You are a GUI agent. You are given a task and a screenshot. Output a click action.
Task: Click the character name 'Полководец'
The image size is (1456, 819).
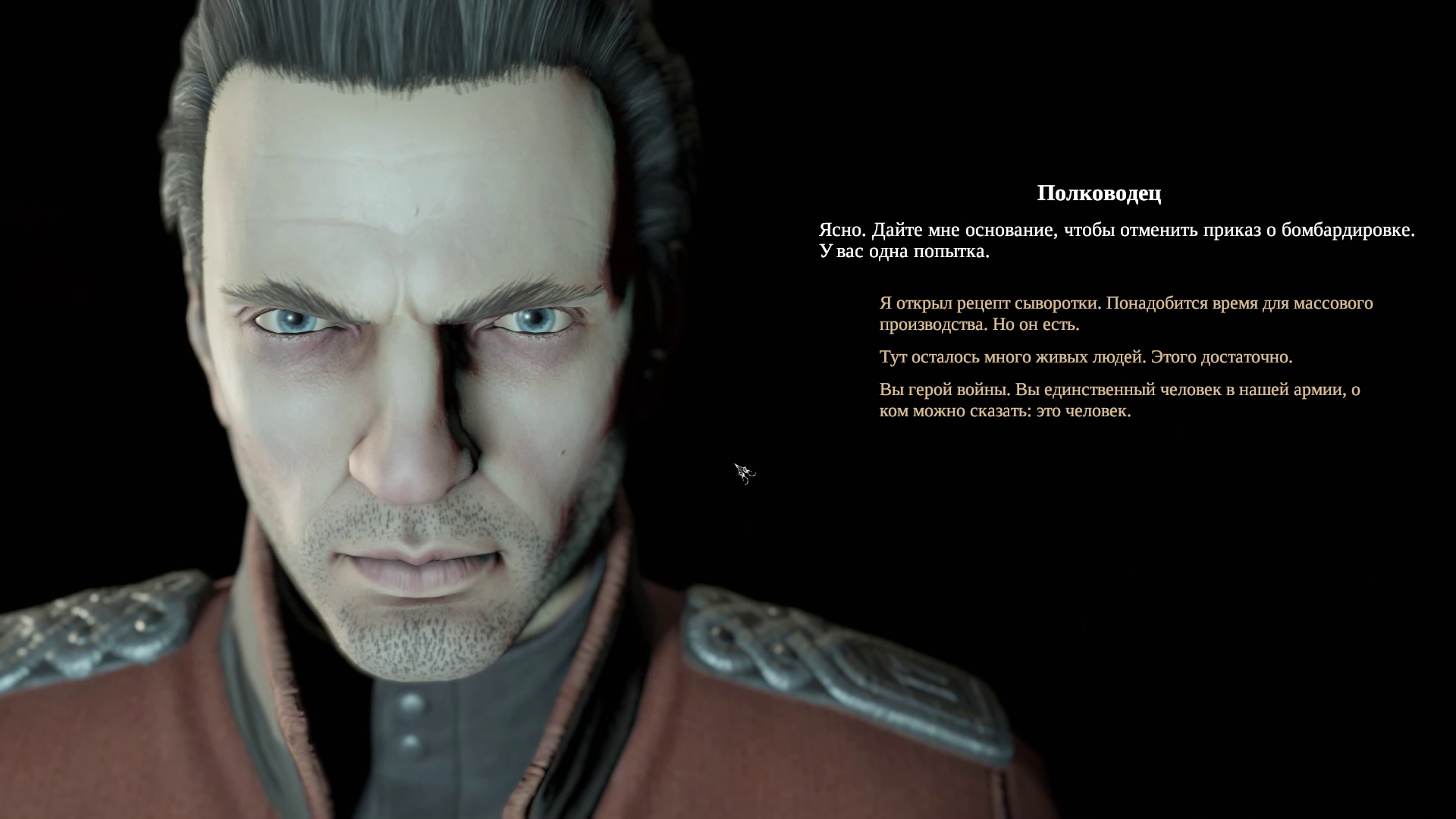coord(1099,193)
